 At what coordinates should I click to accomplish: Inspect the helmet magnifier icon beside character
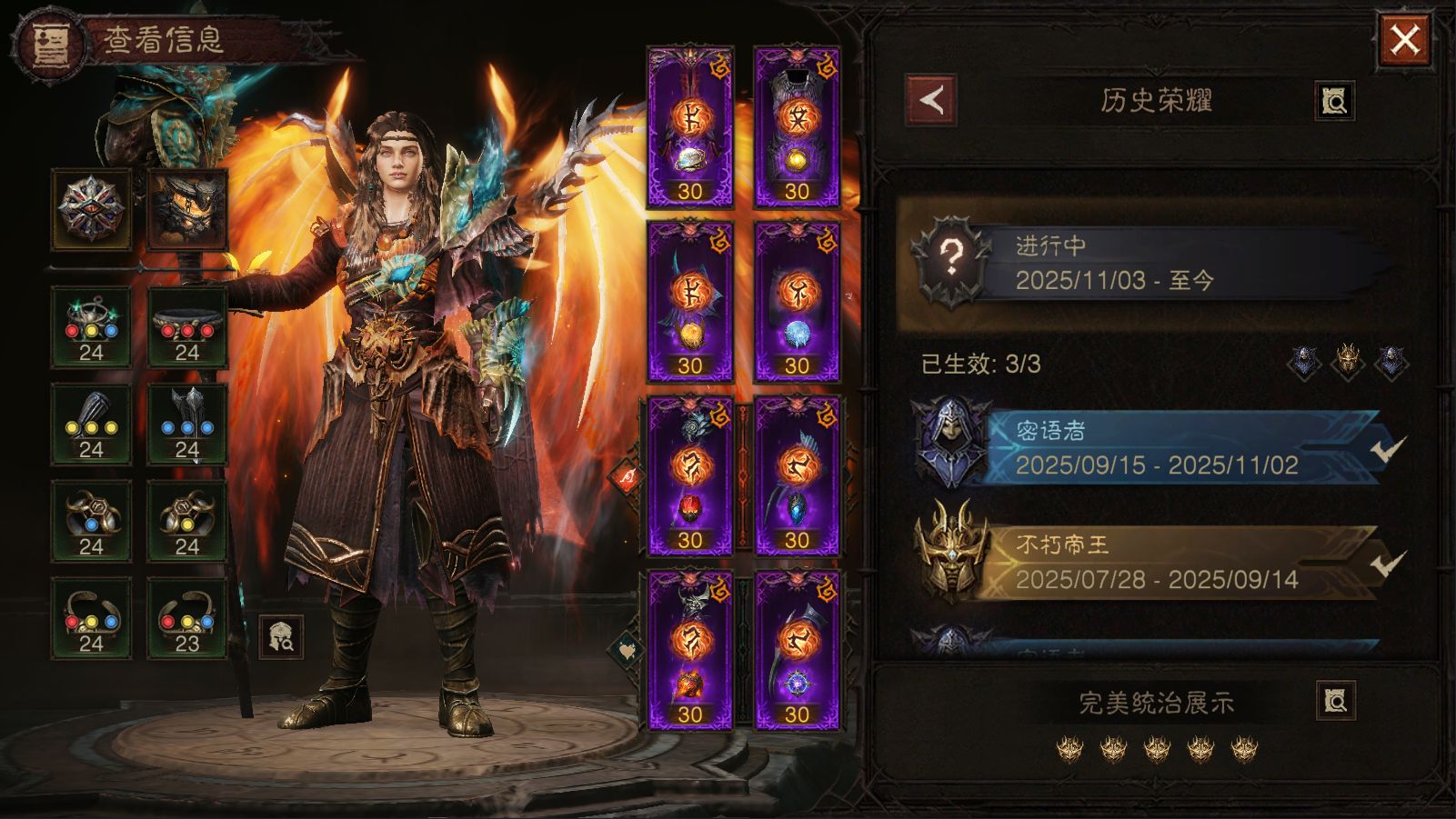click(x=282, y=636)
